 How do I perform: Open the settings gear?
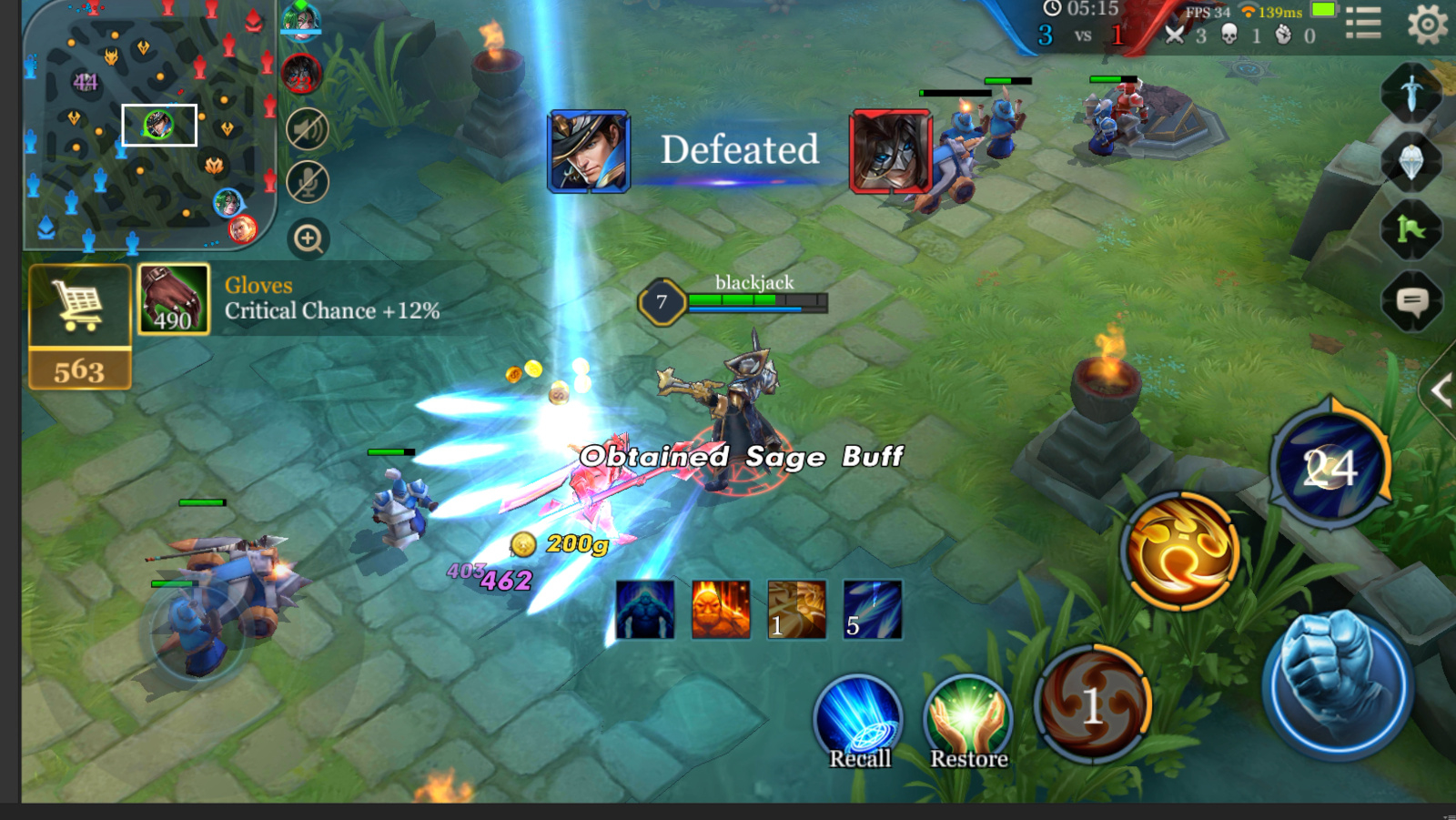click(1426, 23)
